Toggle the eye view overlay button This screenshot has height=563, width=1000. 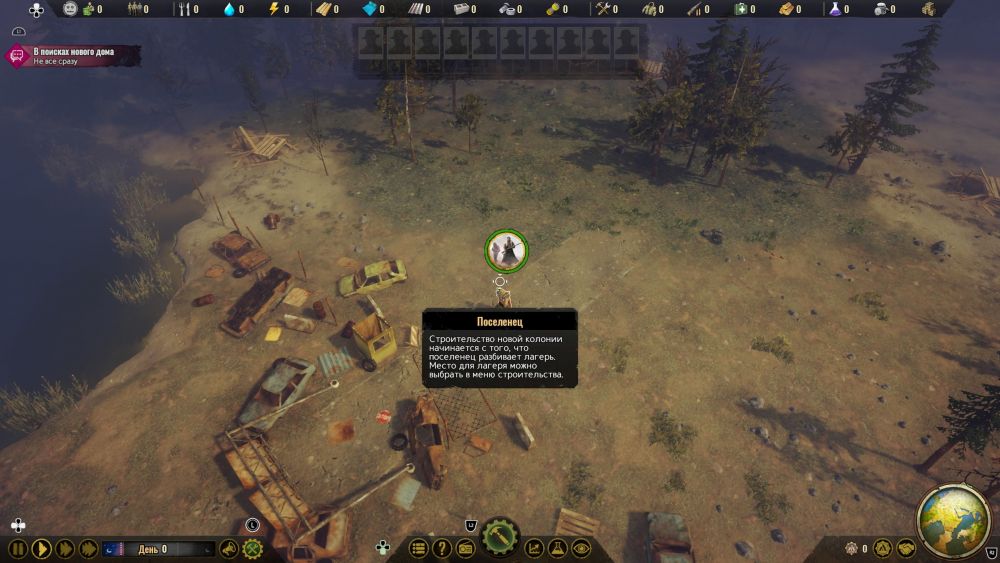click(581, 548)
